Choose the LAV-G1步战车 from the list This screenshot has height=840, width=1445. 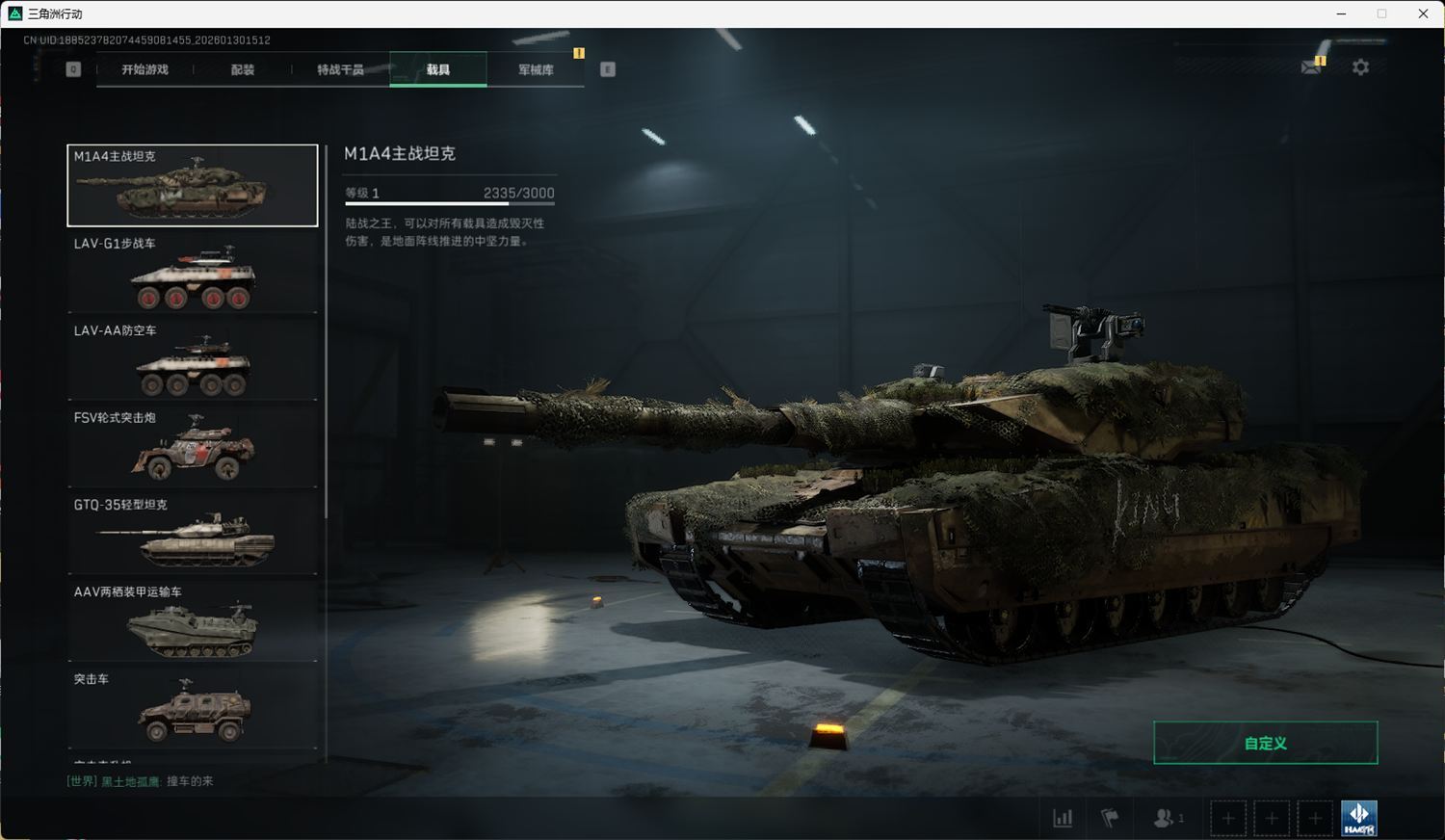click(193, 274)
